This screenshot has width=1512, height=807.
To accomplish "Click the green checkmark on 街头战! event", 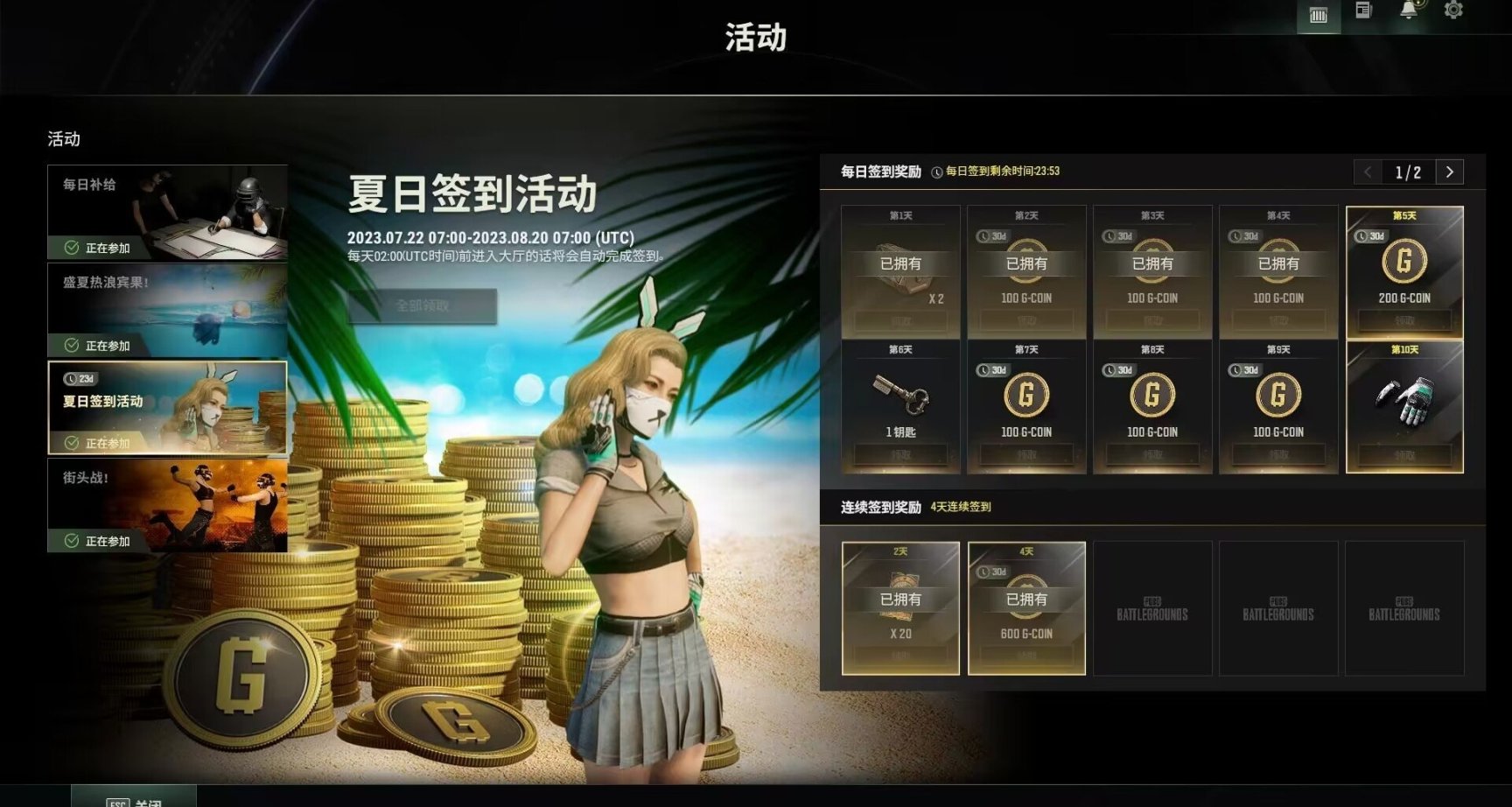I will (71, 541).
